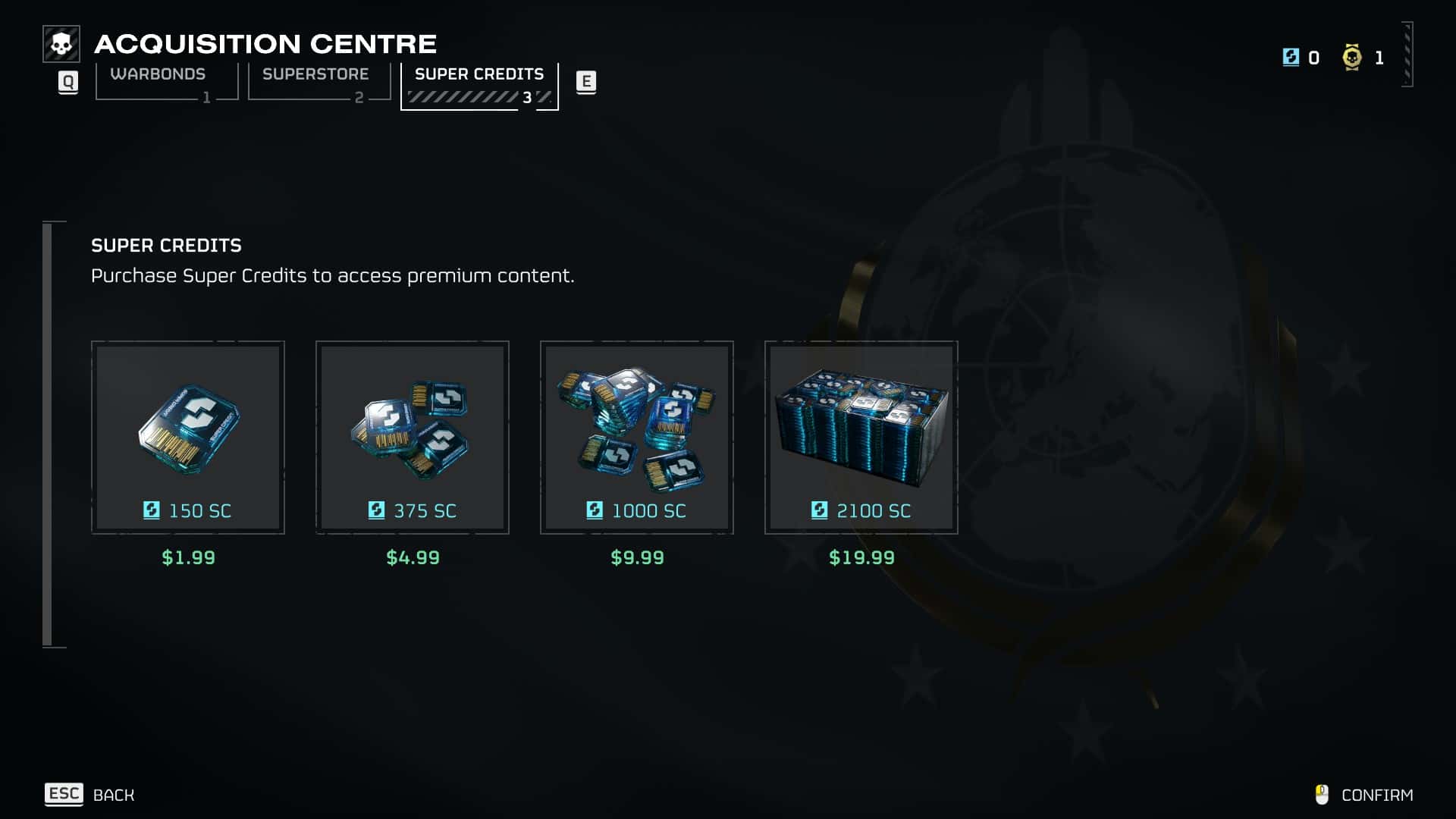Confirm the selected purchase

(1364, 795)
